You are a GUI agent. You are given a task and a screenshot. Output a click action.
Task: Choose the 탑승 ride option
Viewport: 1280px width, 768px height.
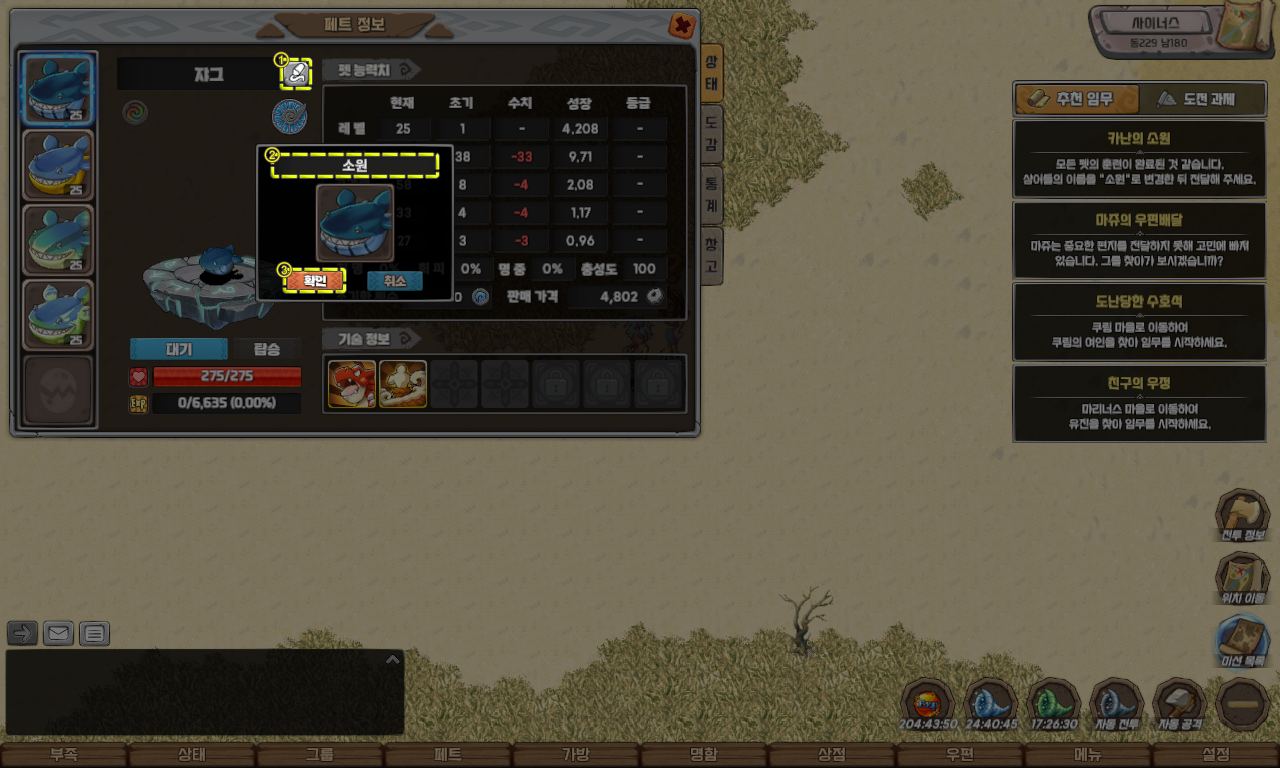267,349
